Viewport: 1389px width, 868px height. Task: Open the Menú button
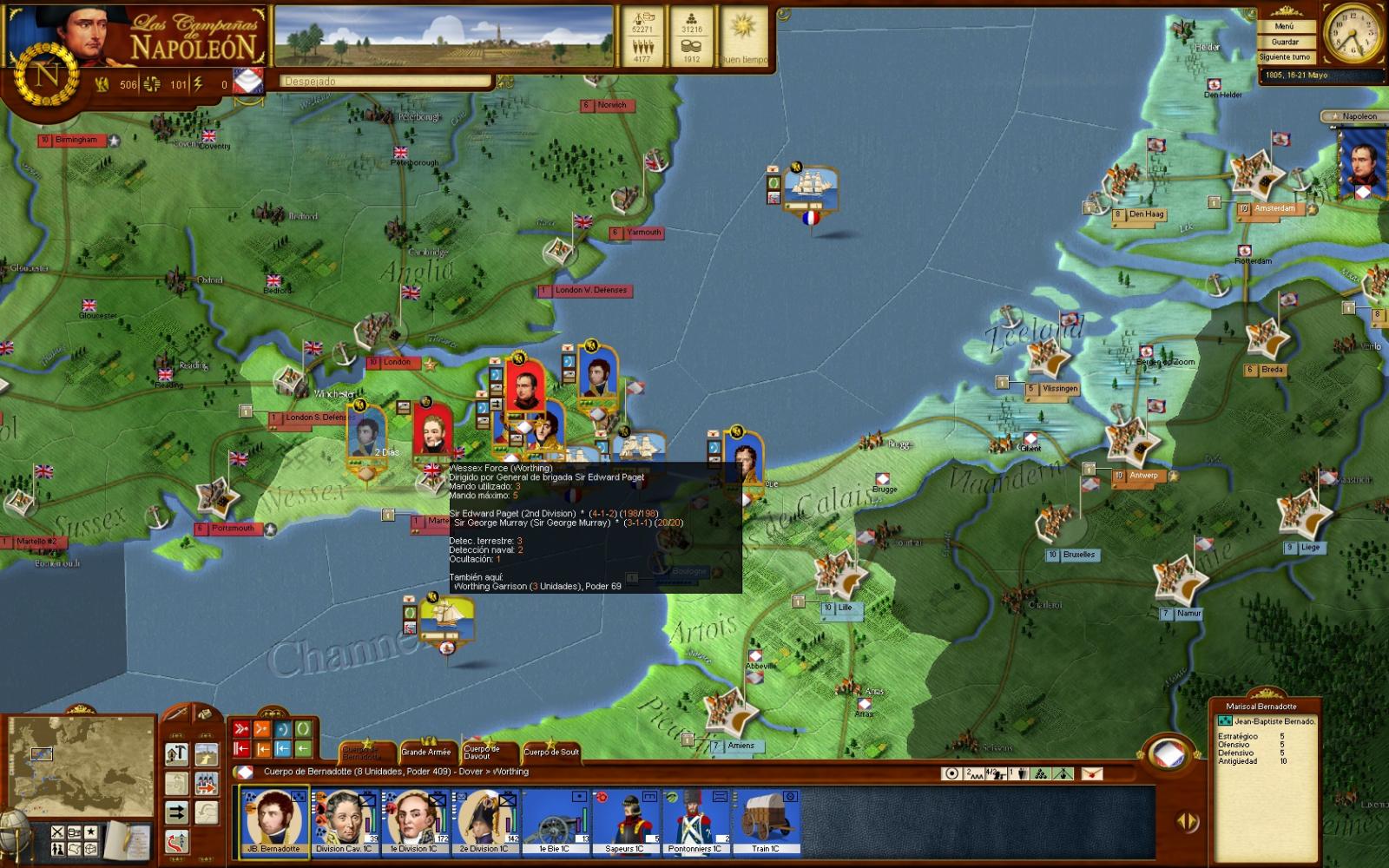[x=1285, y=27]
